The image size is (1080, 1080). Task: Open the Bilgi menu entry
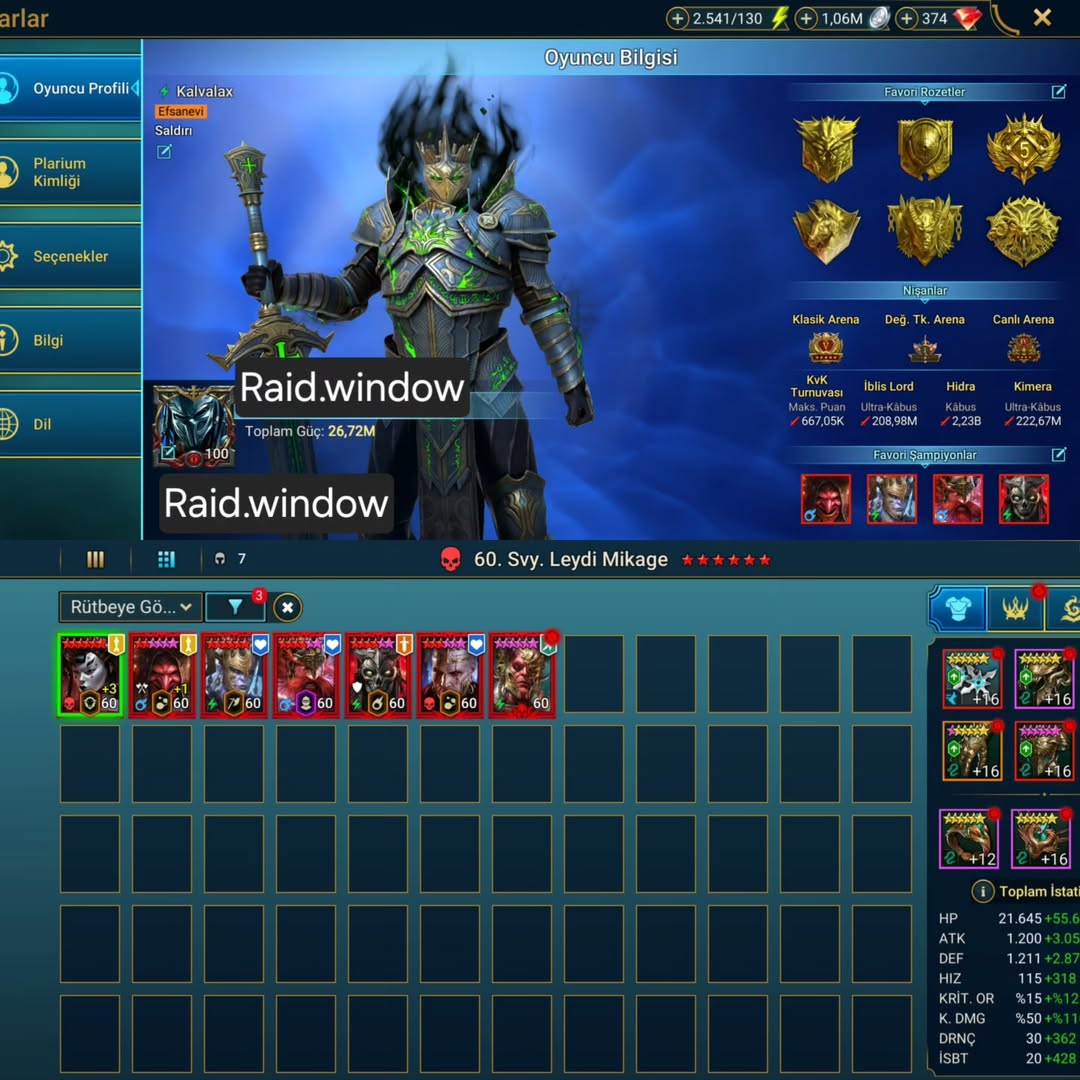48,340
